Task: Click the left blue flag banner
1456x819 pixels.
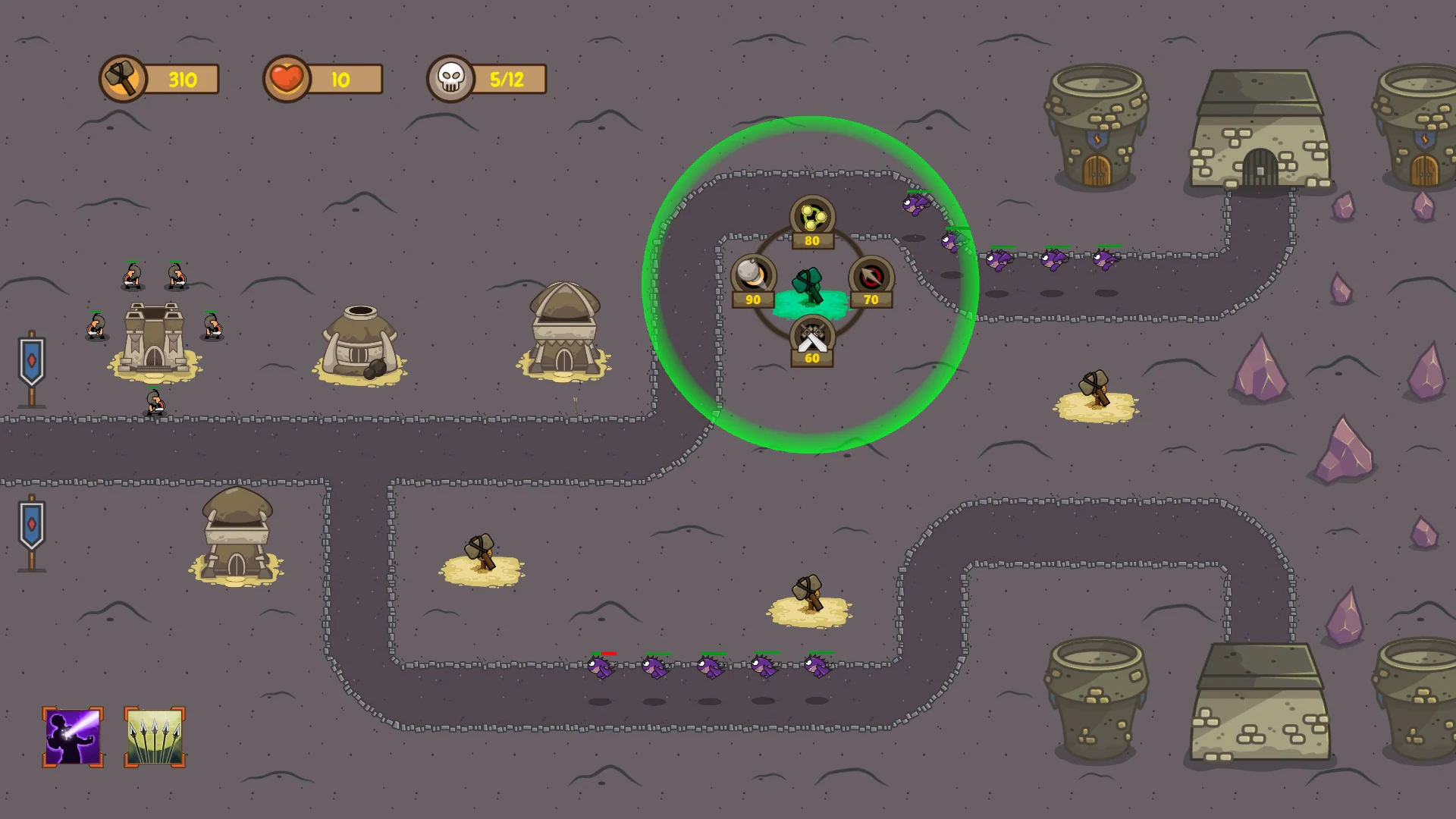Action: (x=30, y=356)
